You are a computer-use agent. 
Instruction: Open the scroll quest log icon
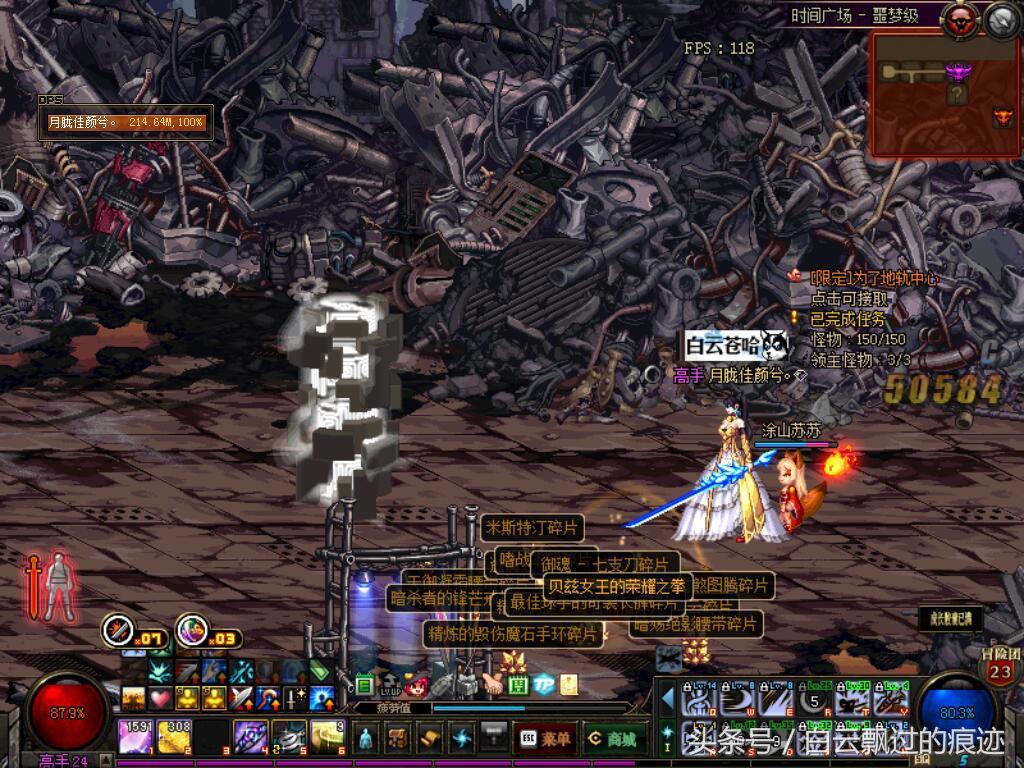(x=429, y=738)
